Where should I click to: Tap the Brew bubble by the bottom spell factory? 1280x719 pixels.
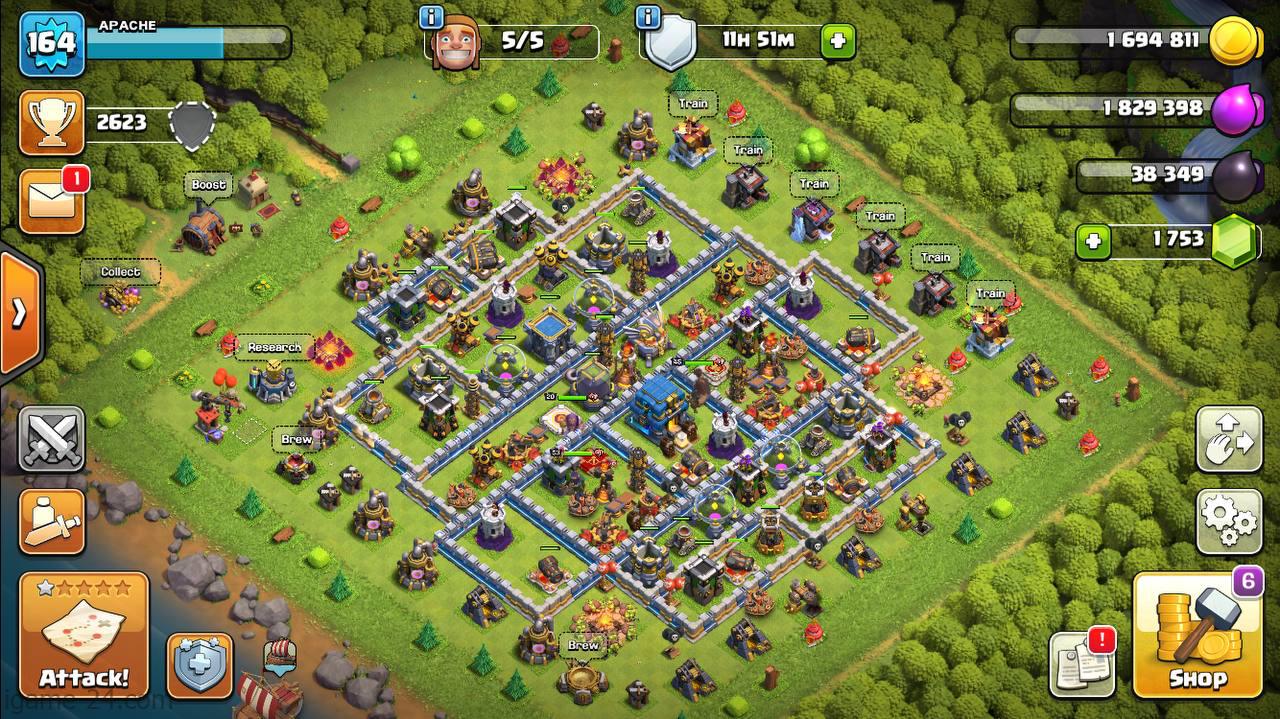[x=583, y=645]
